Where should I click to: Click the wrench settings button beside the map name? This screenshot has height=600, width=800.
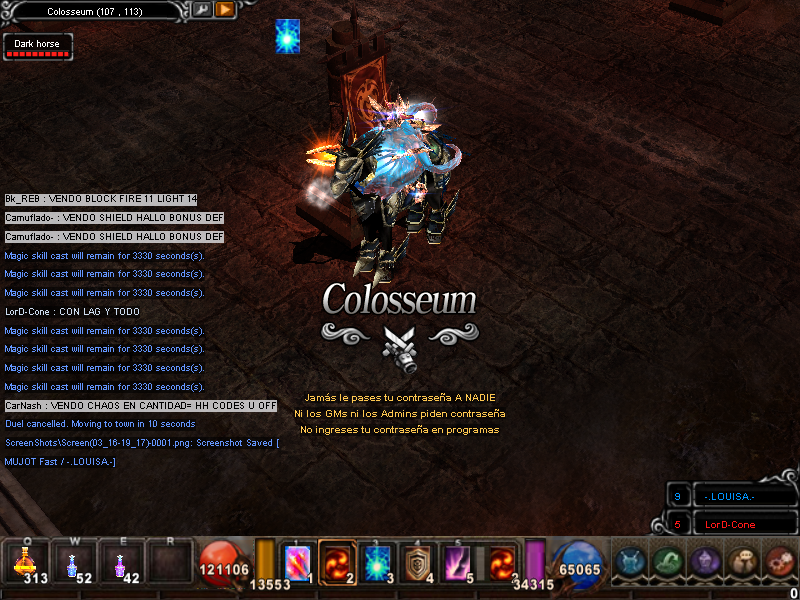[x=202, y=10]
